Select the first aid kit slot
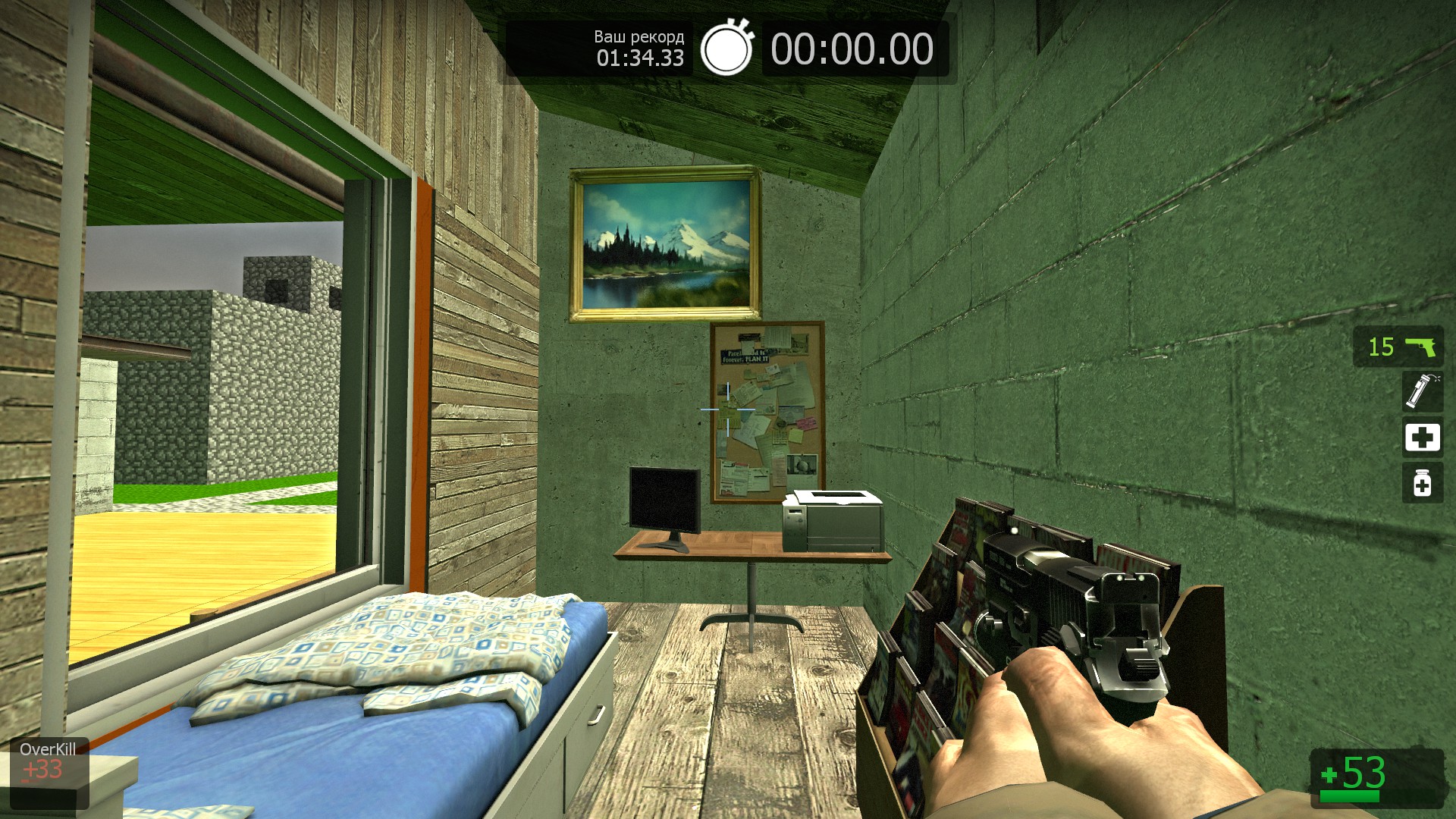1456x819 pixels. [x=1422, y=438]
